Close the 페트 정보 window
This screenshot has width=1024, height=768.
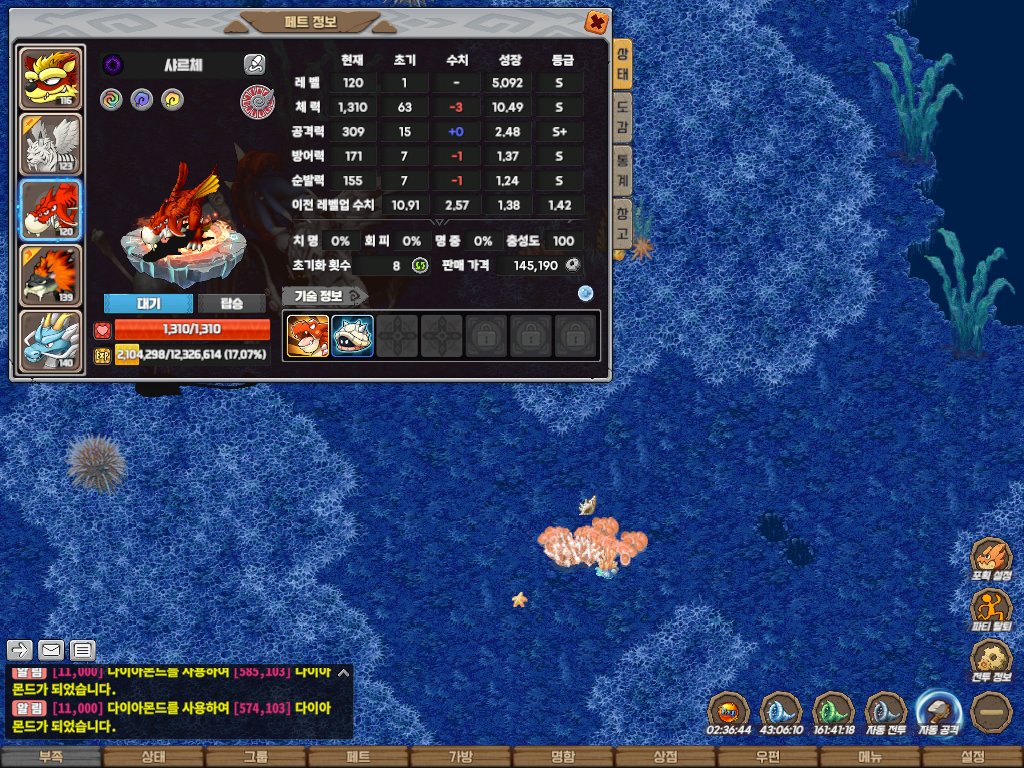[x=595, y=21]
